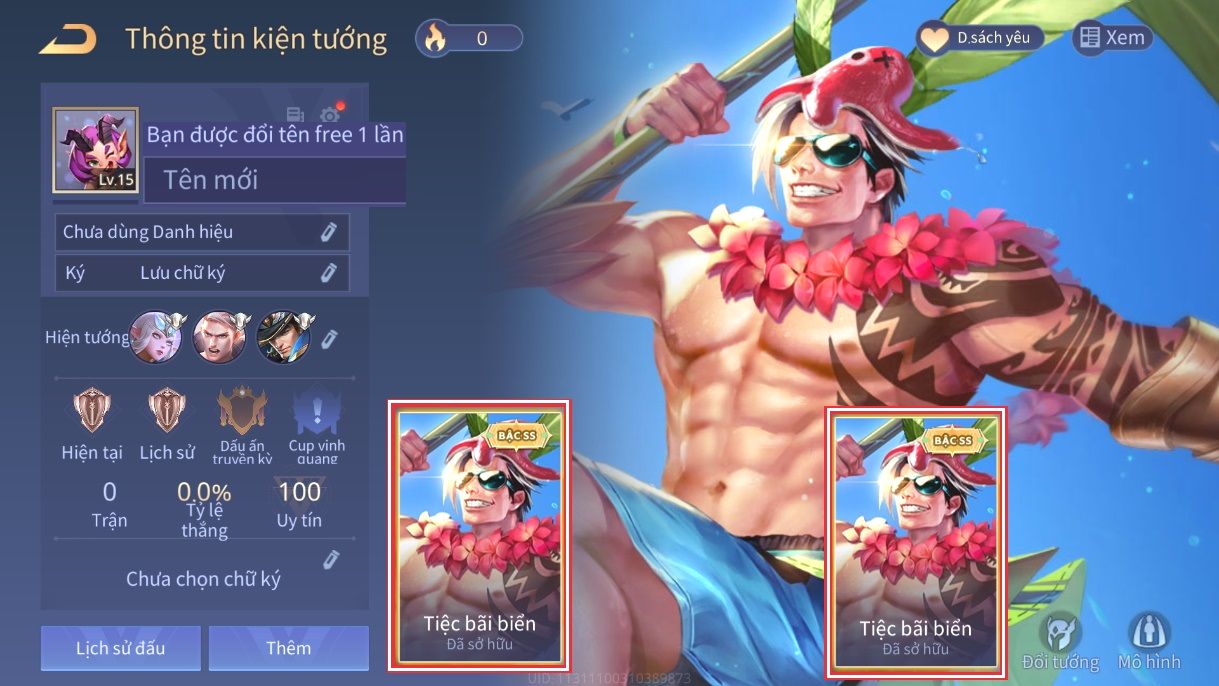1219x686 pixels.
Task: Edit the Chưa dùng Danh hiệu title
Action: tap(328, 232)
